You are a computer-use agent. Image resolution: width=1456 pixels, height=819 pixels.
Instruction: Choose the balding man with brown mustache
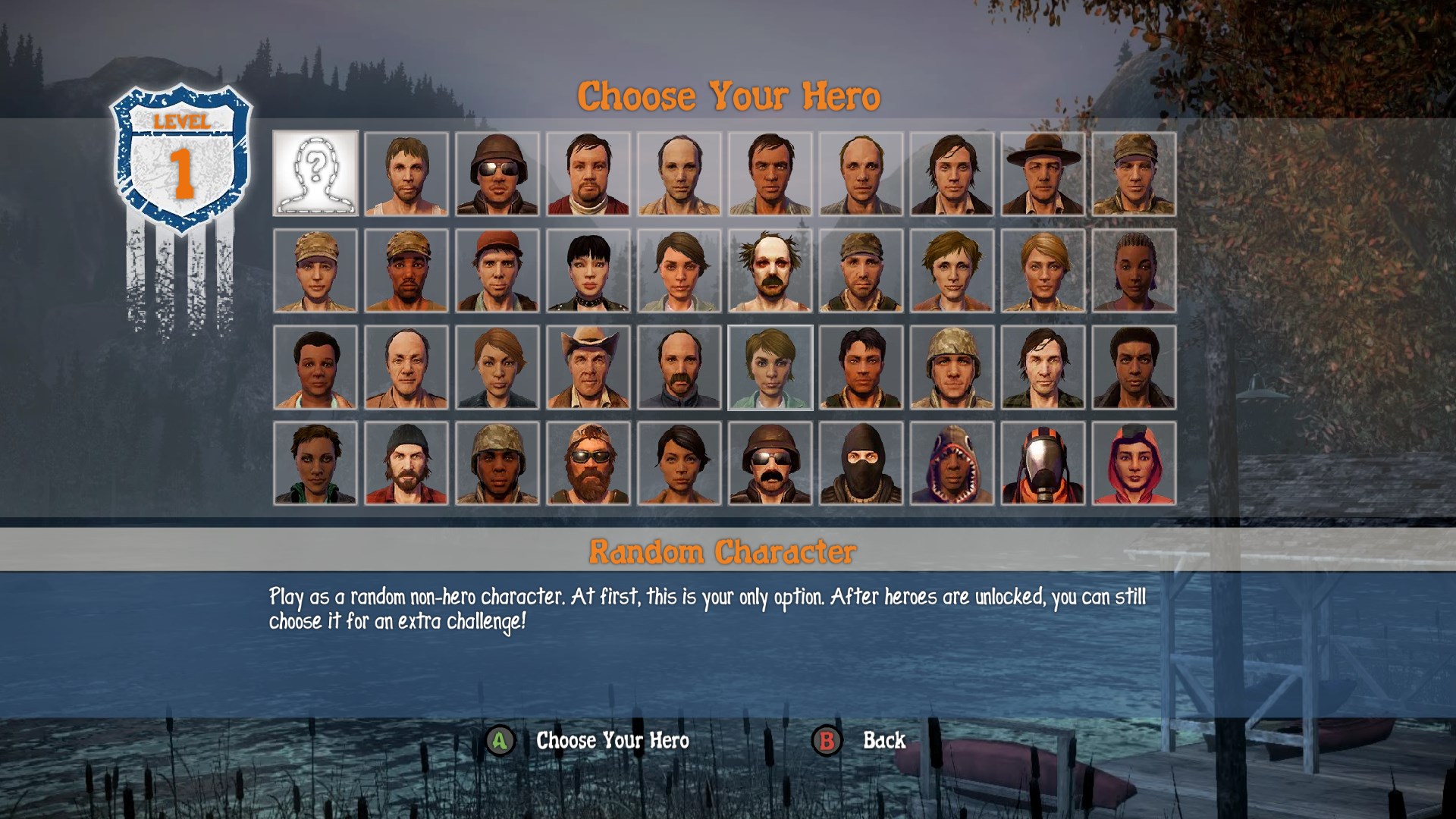coord(679,368)
